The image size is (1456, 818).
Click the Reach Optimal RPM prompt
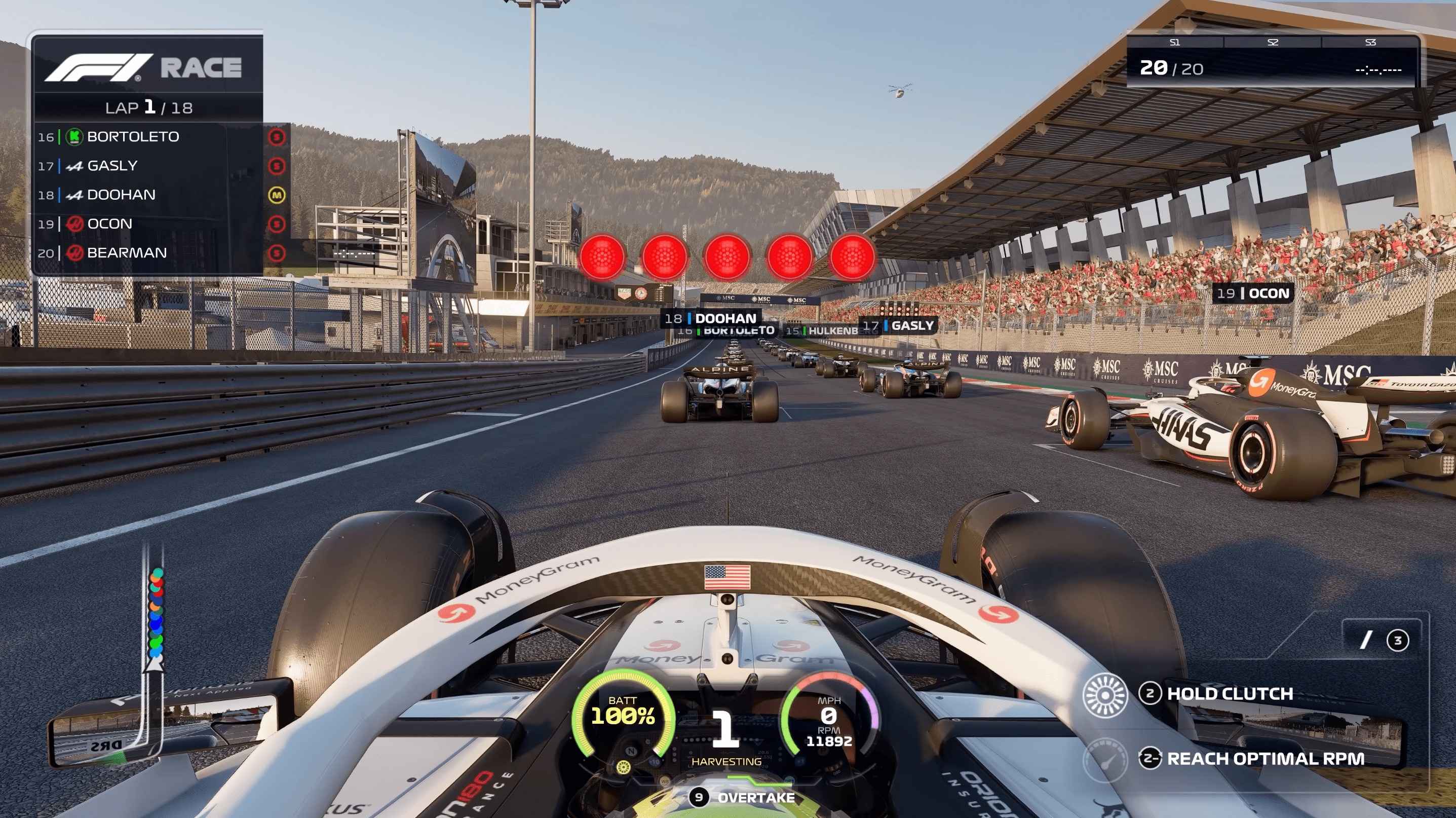pos(1265,759)
